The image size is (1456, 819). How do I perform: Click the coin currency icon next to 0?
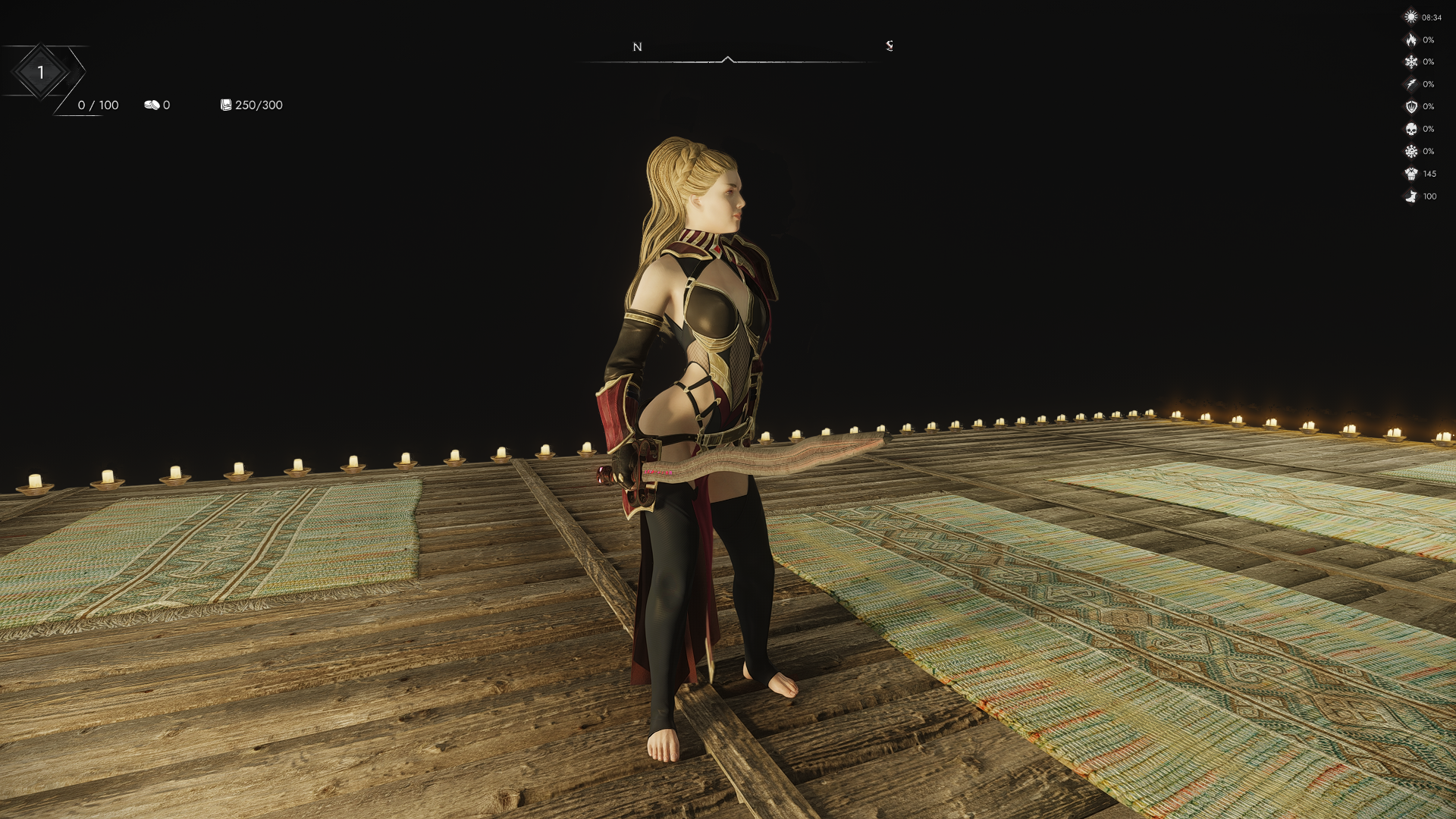point(153,105)
